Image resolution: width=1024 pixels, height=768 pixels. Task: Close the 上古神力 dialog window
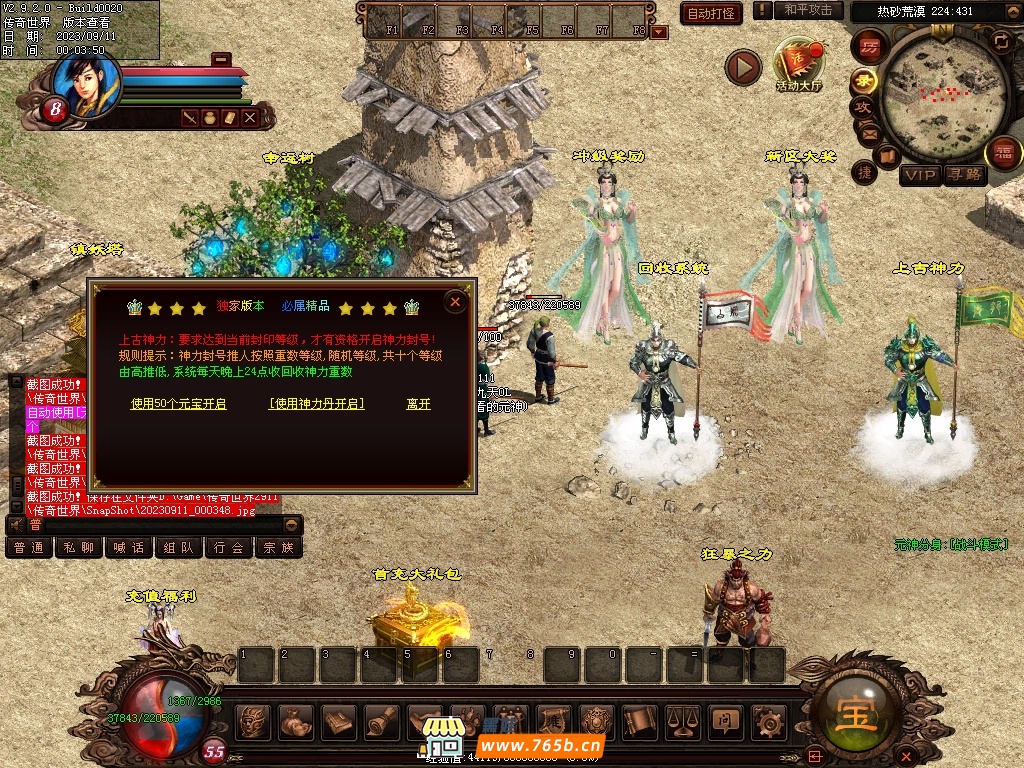click(455, 301)
